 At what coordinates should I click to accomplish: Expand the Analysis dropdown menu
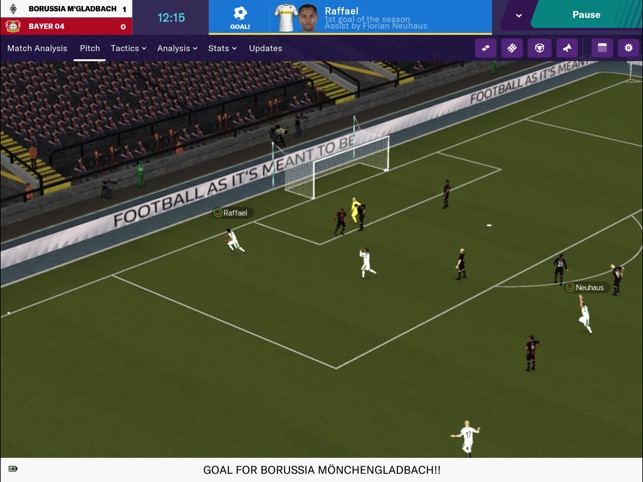pos(177,48)
